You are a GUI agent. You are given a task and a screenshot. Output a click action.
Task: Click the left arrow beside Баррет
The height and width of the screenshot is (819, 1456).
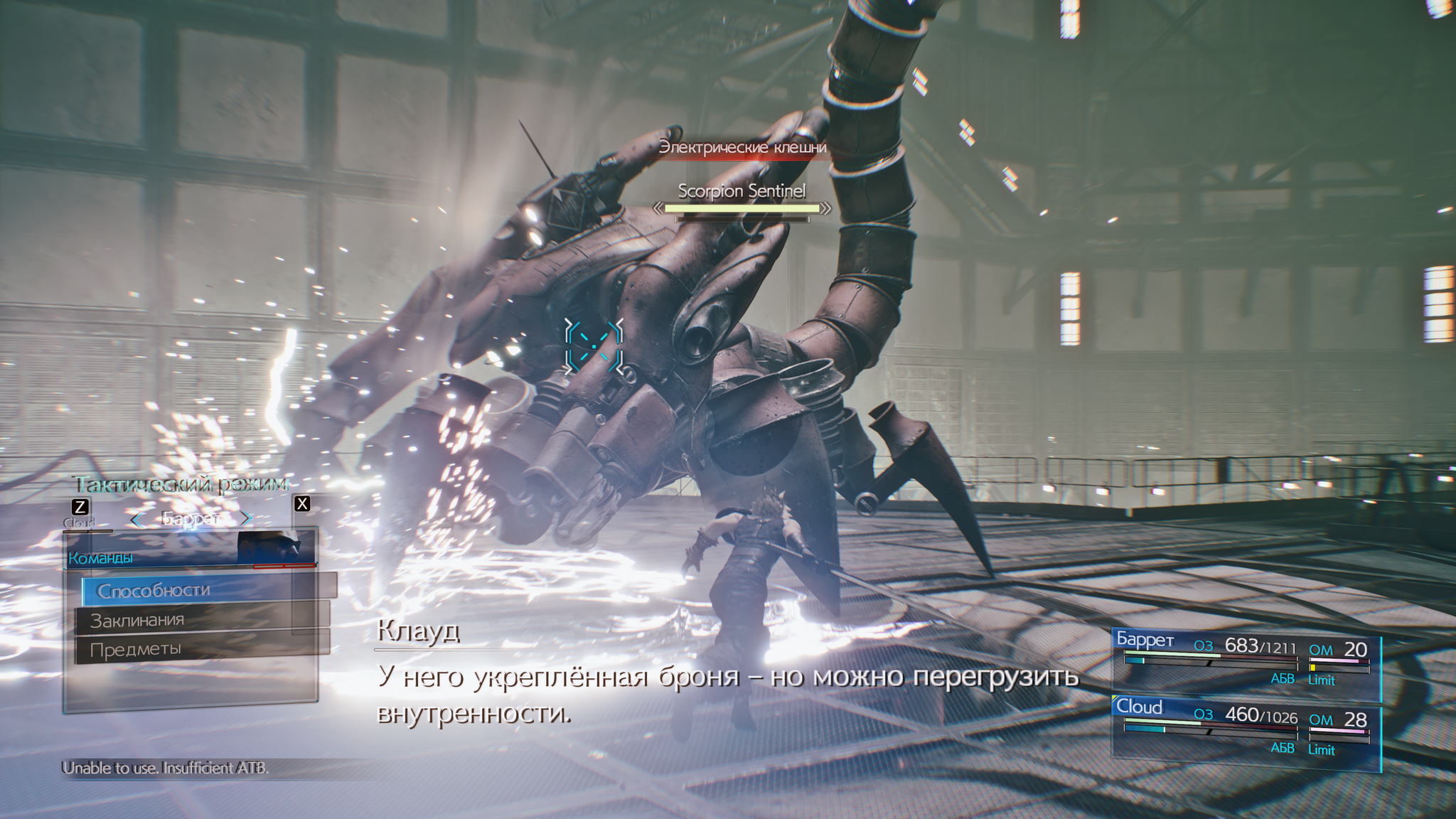pyautogui.click(x=137, y=520)
